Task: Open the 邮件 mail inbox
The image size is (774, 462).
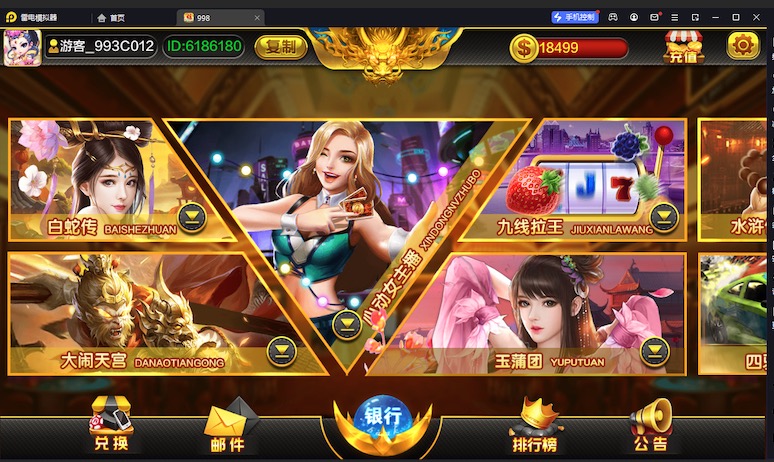Action: tap(228, 427)
